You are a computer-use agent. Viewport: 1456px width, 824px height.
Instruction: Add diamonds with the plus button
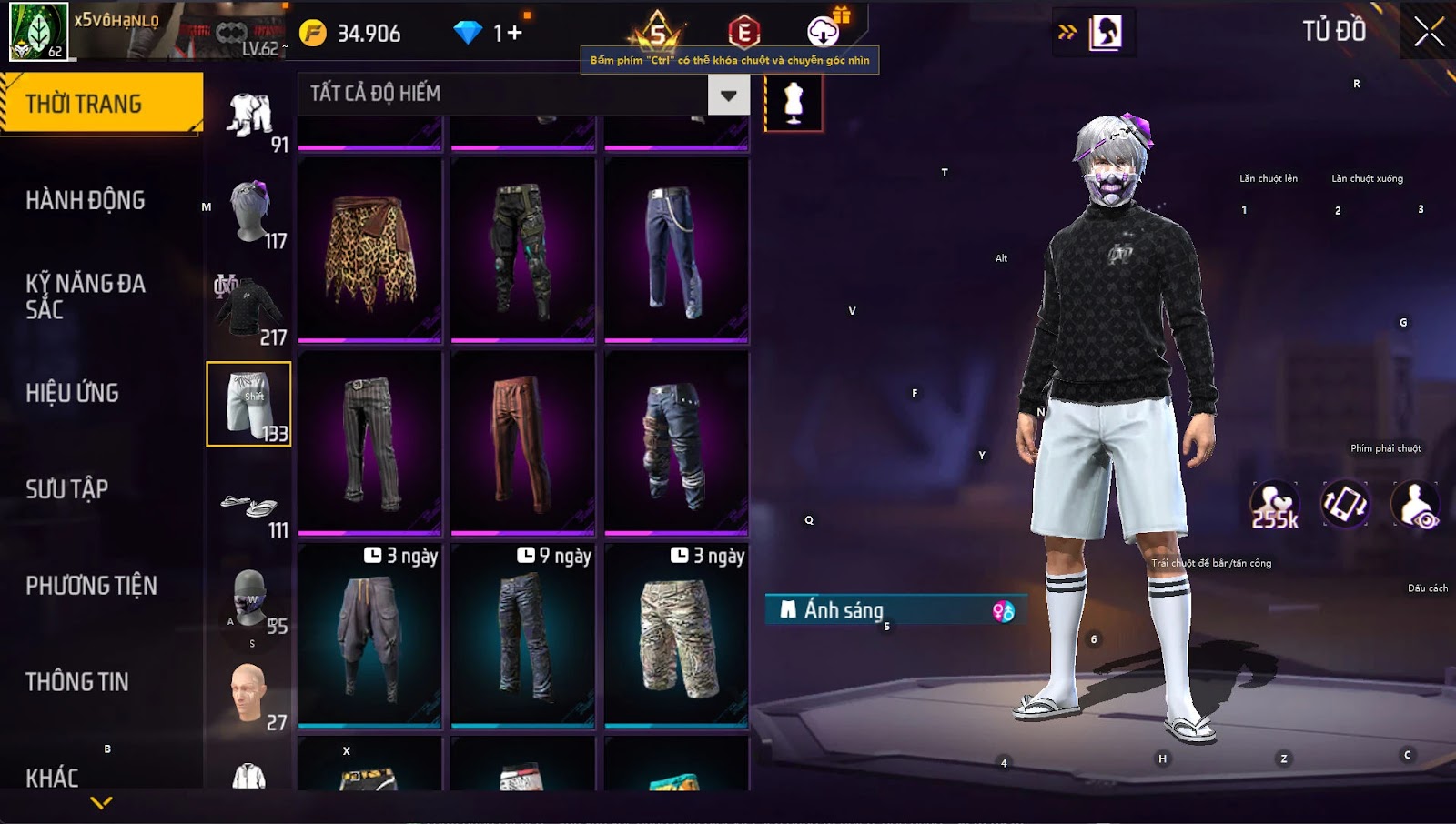515,34
